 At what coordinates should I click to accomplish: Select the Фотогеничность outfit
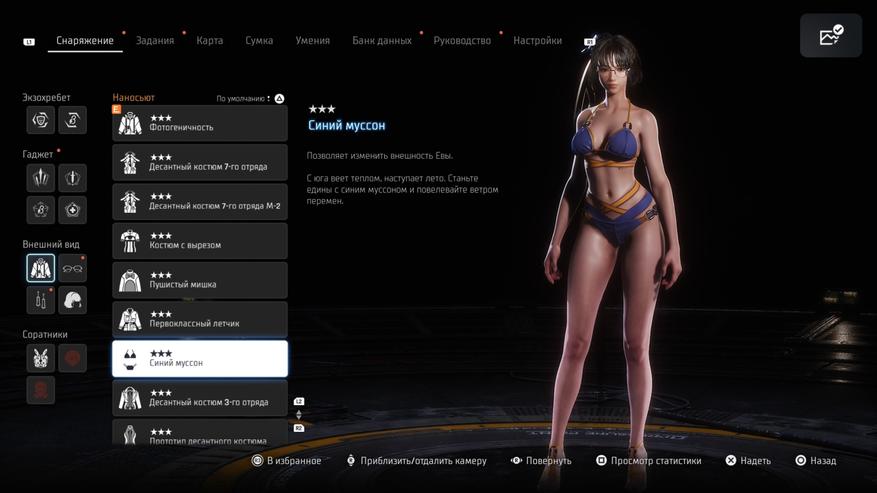pos(200,123)
